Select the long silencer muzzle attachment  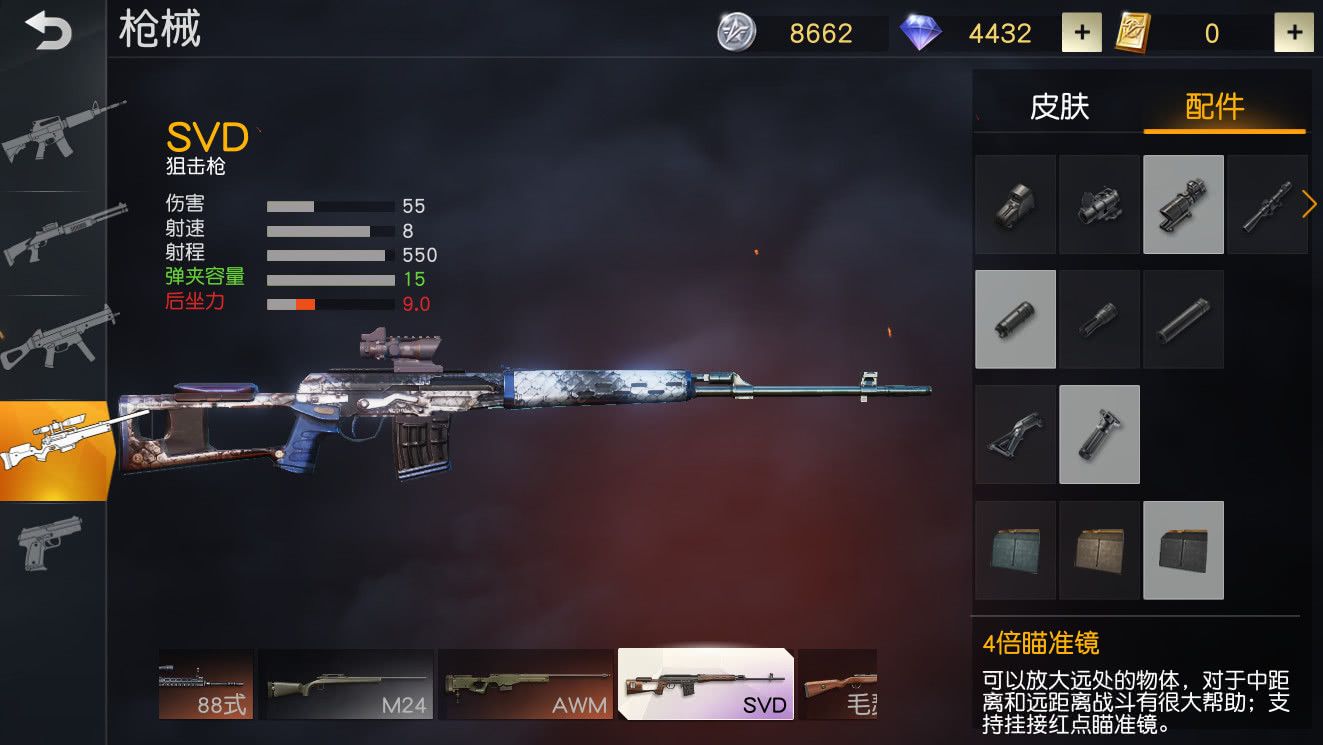1183,320
